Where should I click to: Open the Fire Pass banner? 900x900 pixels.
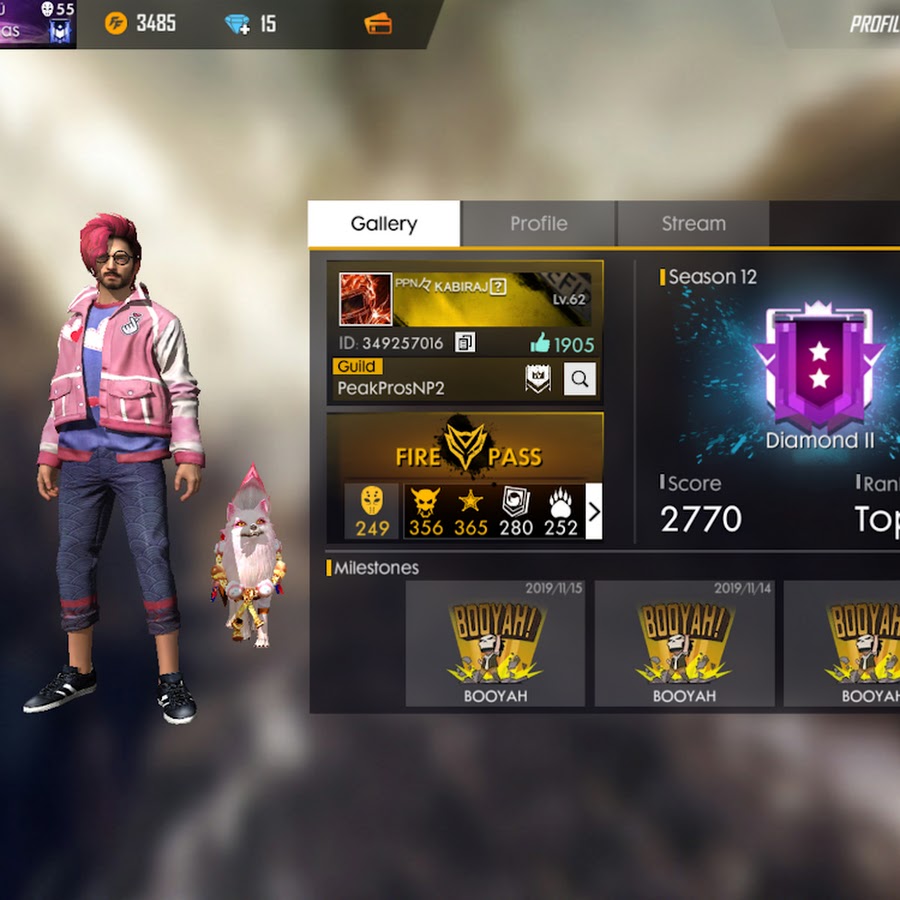coord(466,447)
